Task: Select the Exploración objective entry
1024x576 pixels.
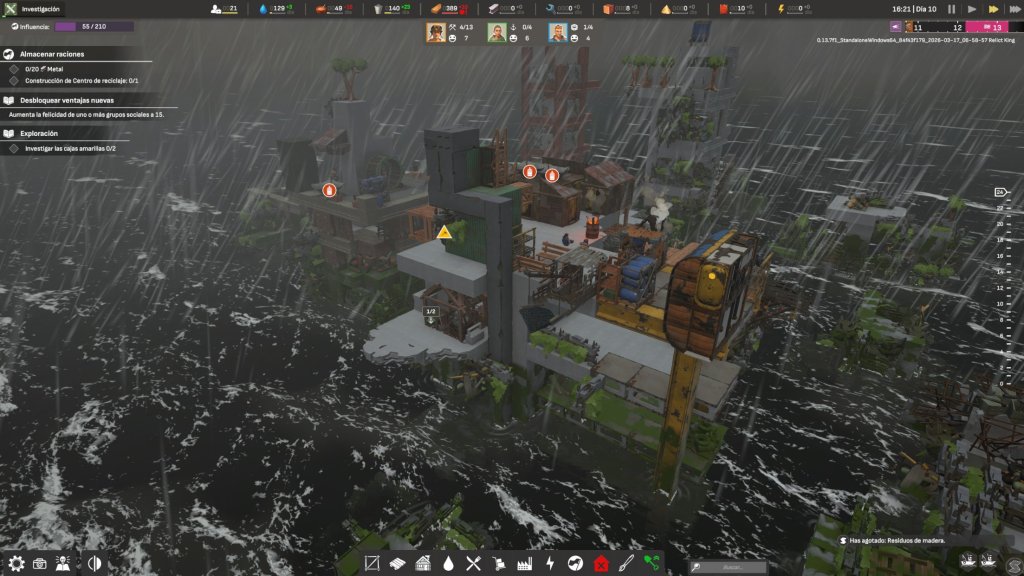Action: (39, 133)
